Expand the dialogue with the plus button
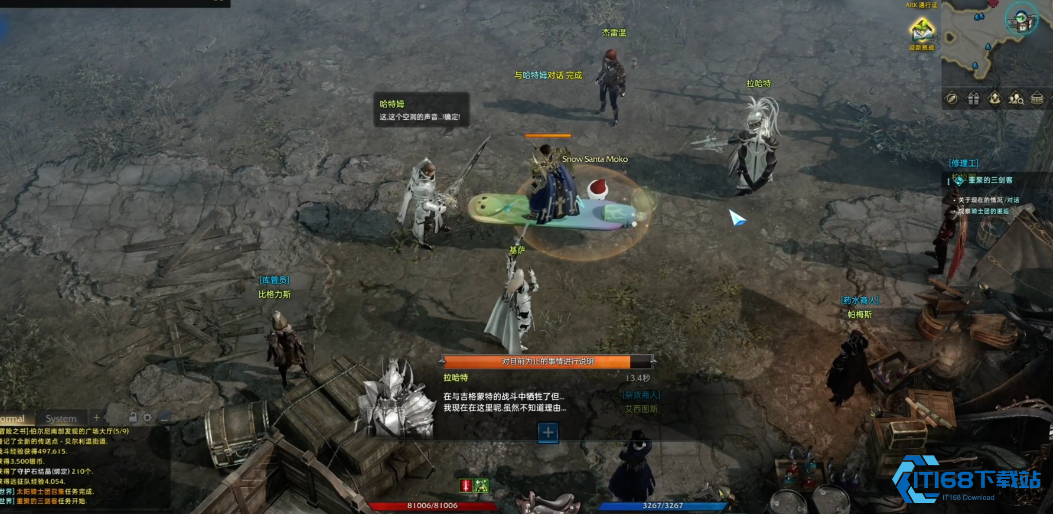The image size is (1053, 514). (x=547, y=432)
